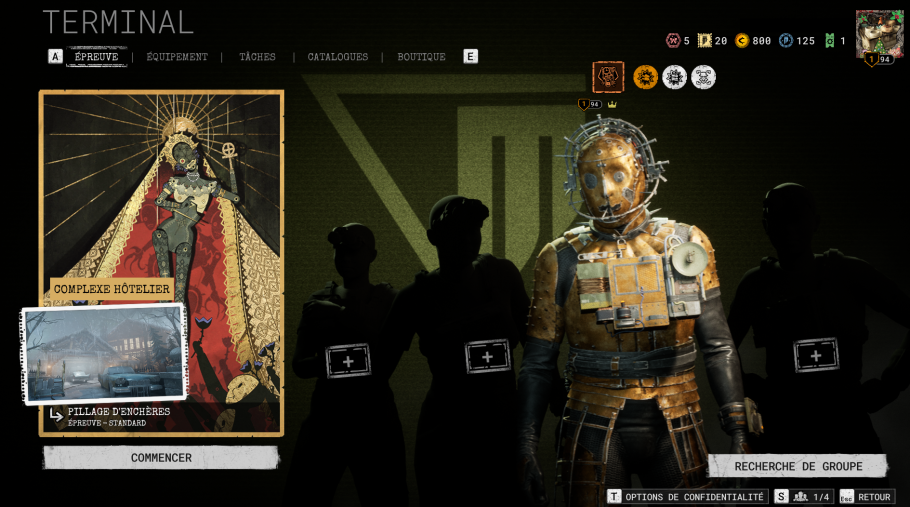The width and height of the screenshot is (910, 507).
Task: Switch to the Équipement tab
Action: 177,57
